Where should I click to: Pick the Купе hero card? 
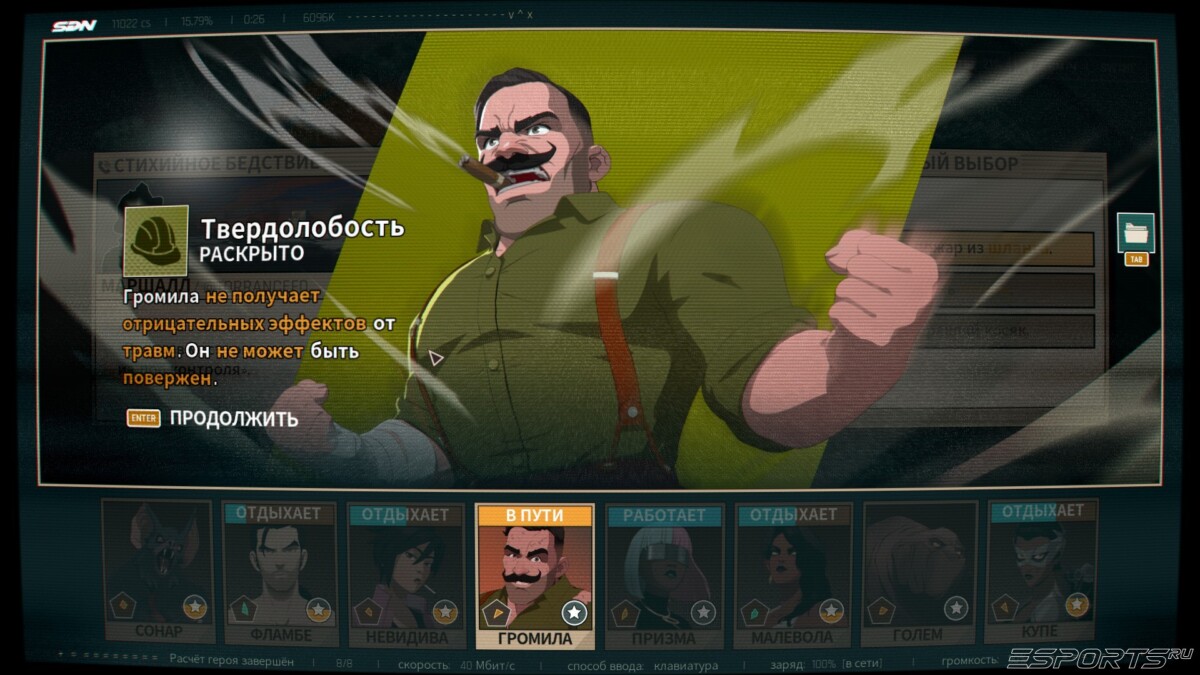click(x=1040, y=573)
